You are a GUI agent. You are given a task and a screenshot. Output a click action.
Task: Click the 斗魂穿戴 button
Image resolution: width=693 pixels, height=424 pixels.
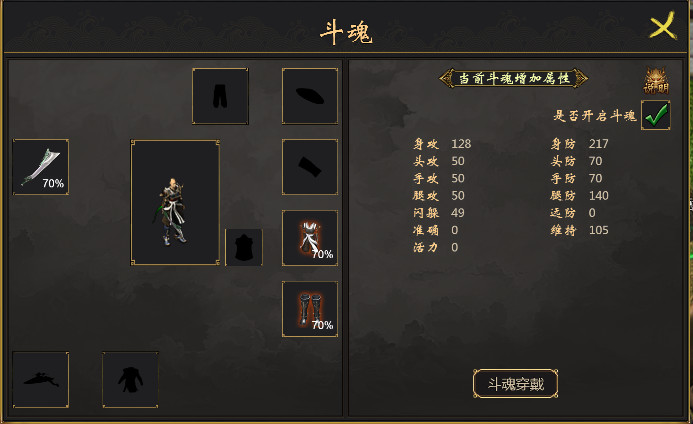click(x=515, y=383)
